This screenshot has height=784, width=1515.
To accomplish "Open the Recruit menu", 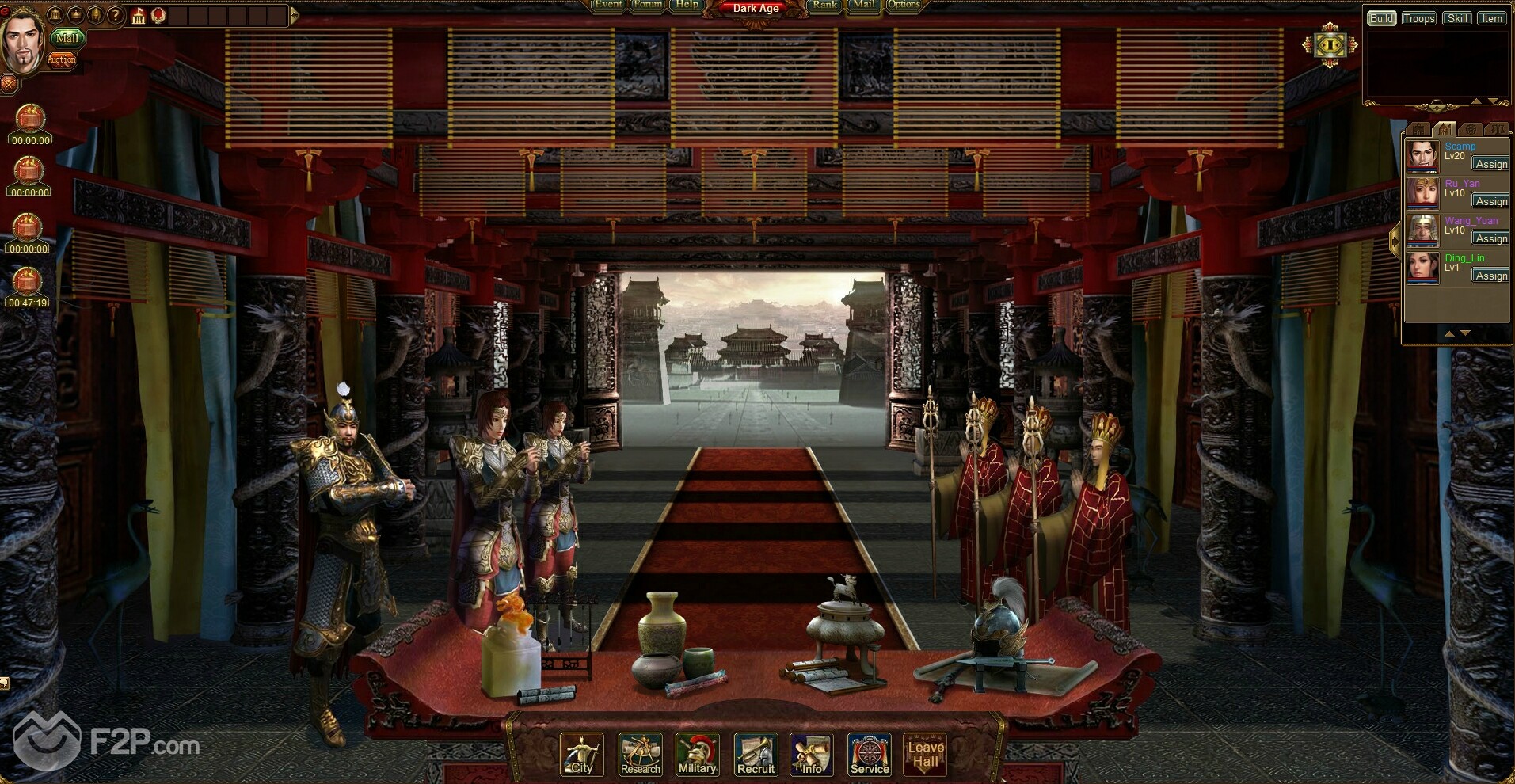I will pyautogui.click(x=756, y=755).
